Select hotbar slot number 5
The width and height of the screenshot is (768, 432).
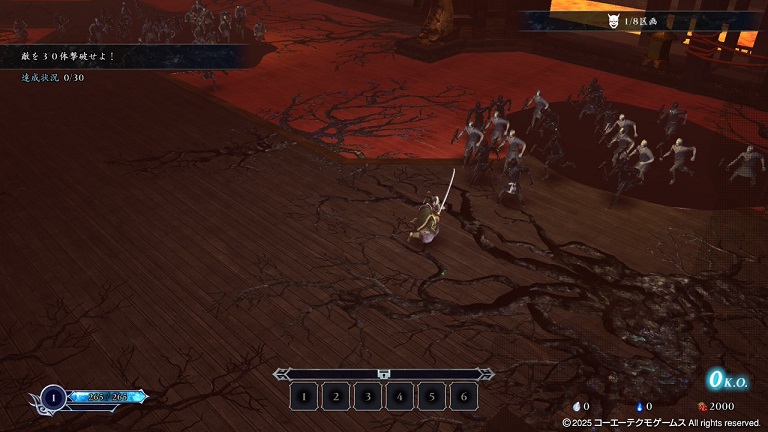pos(432,396)
